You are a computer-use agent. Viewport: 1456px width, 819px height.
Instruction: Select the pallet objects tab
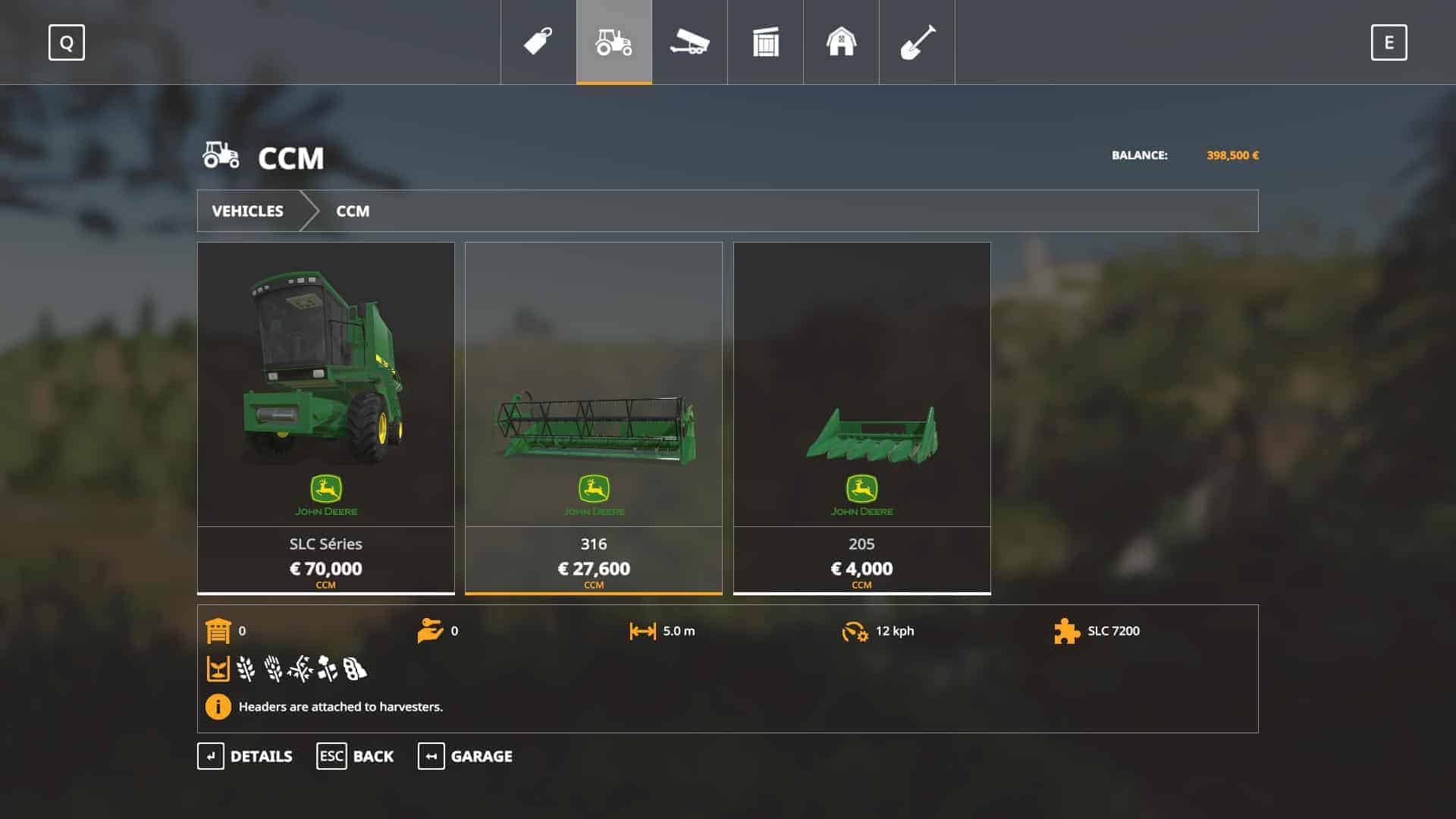[x=765, y=42]
